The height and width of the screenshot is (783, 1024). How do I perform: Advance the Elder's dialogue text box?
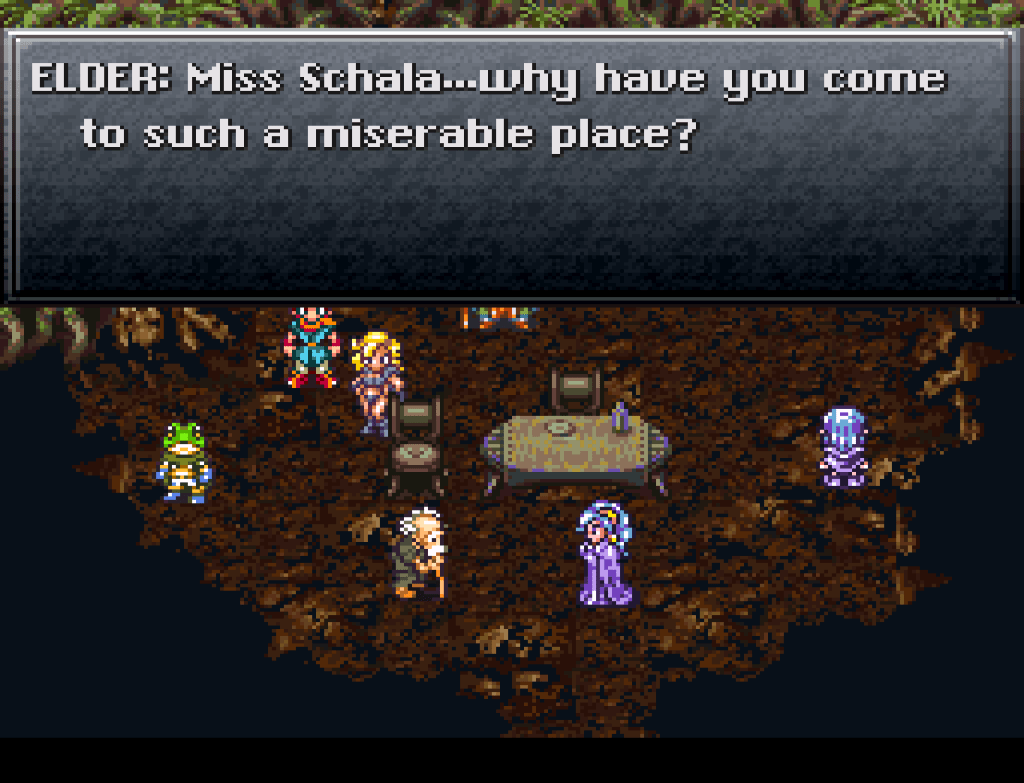[510, 165]
